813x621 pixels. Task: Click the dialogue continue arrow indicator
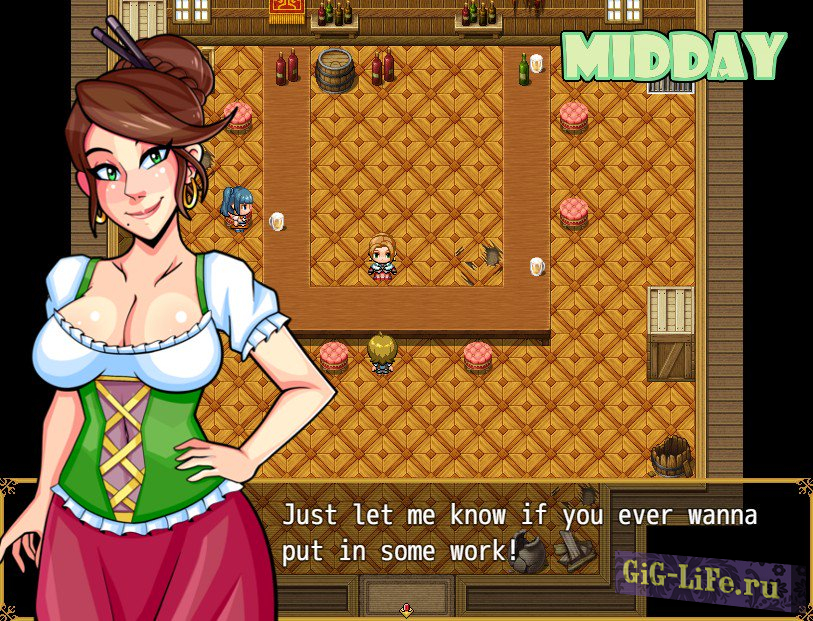click(406, 609)
